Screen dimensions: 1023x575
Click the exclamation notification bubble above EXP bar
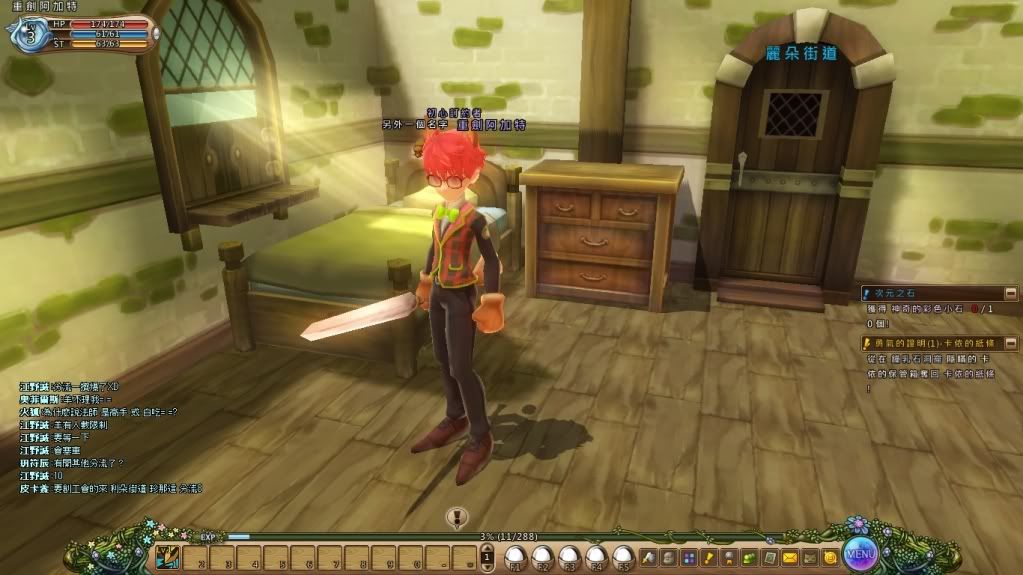pyautogui.click(x=457, y=517)
